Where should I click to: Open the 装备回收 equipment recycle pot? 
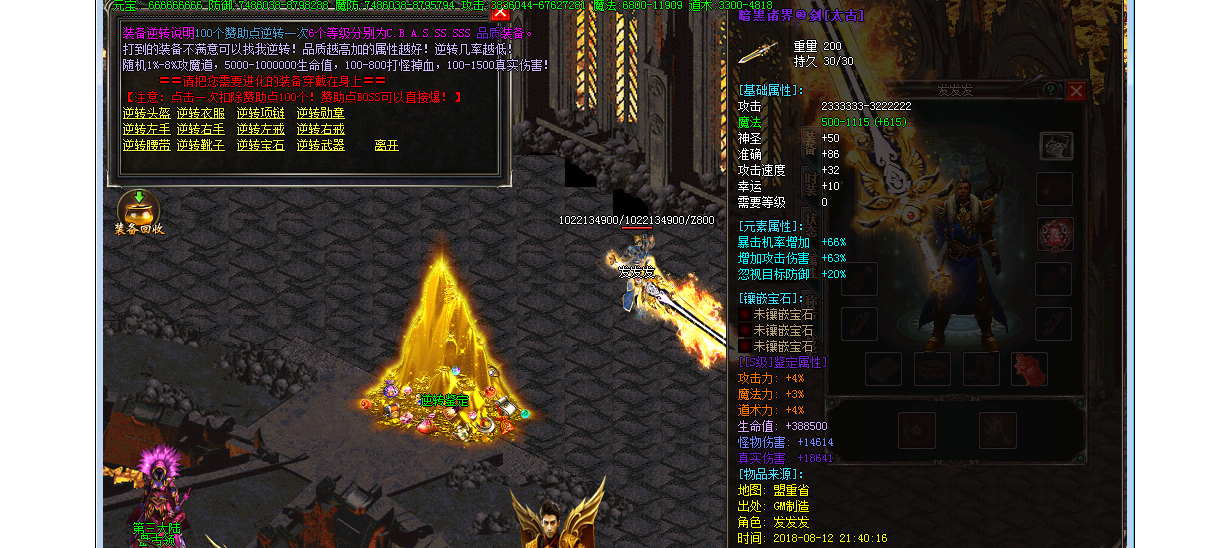138,208
